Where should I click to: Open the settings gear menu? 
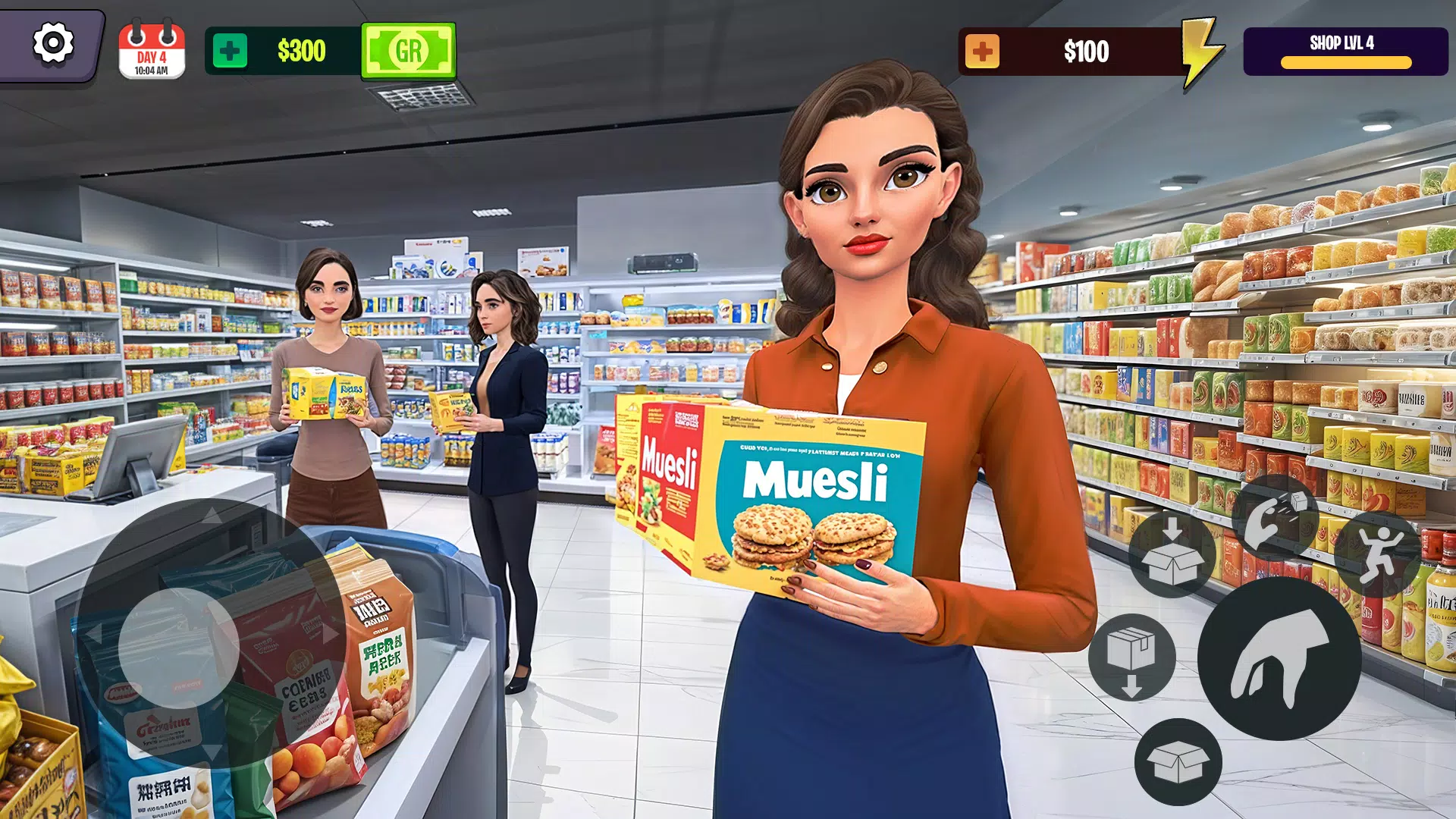52,45
